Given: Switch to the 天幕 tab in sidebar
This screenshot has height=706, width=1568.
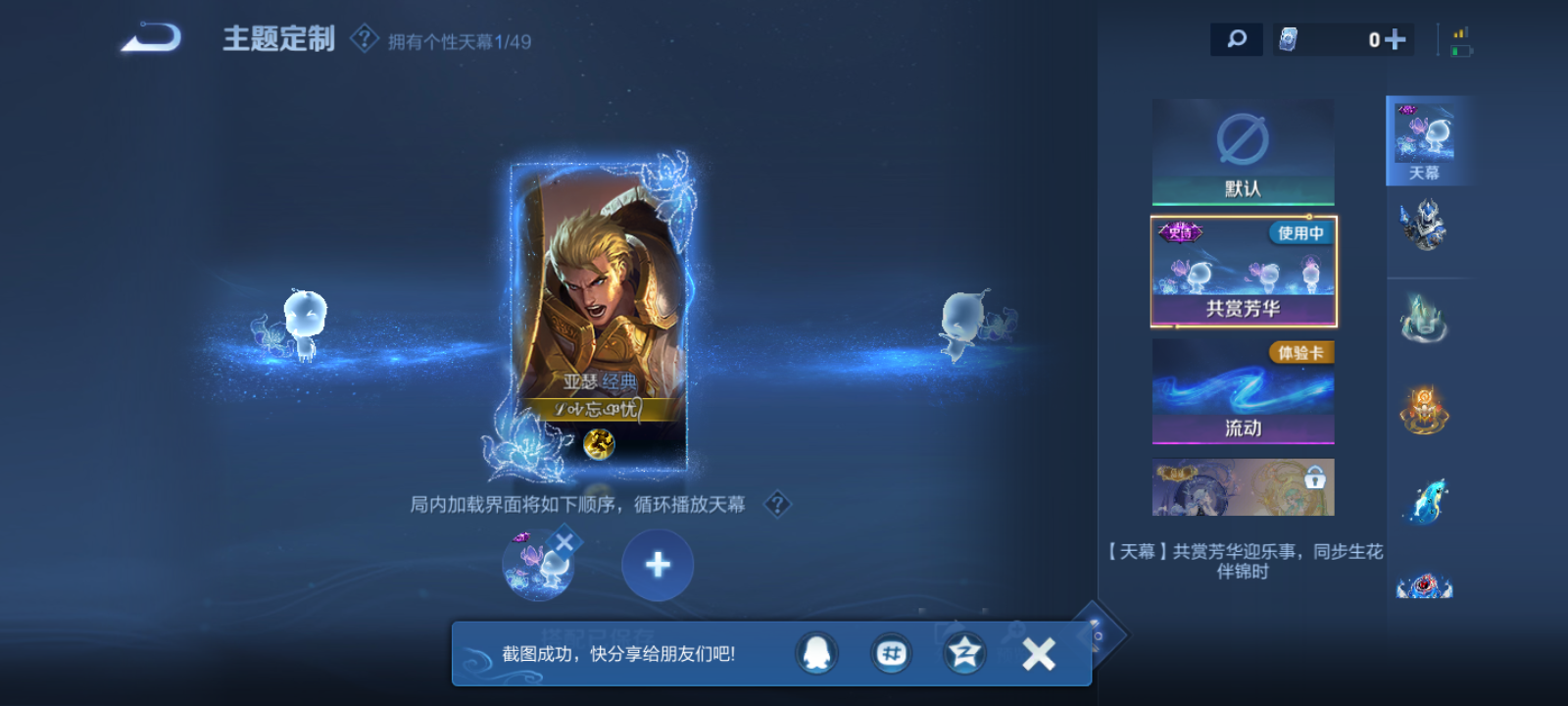Looking at the screenshot, I should [1426, 140].
